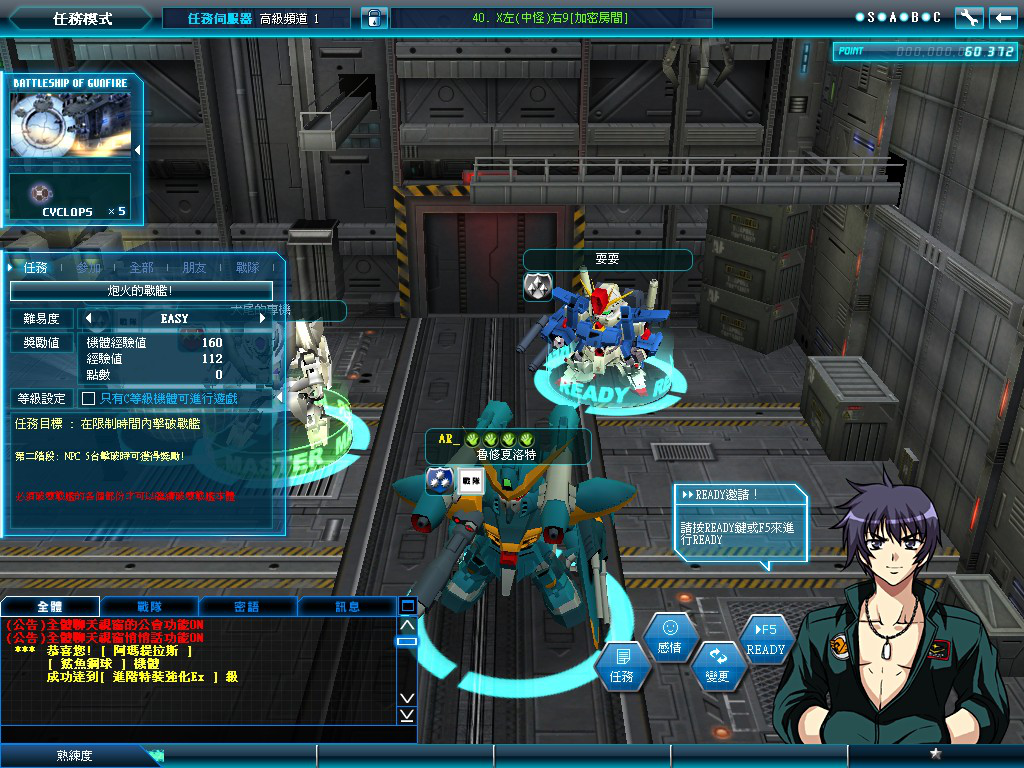Screen dimensions: 1024x768
Task: Go back using the arrow button
Action: [x=1001, y=17]
